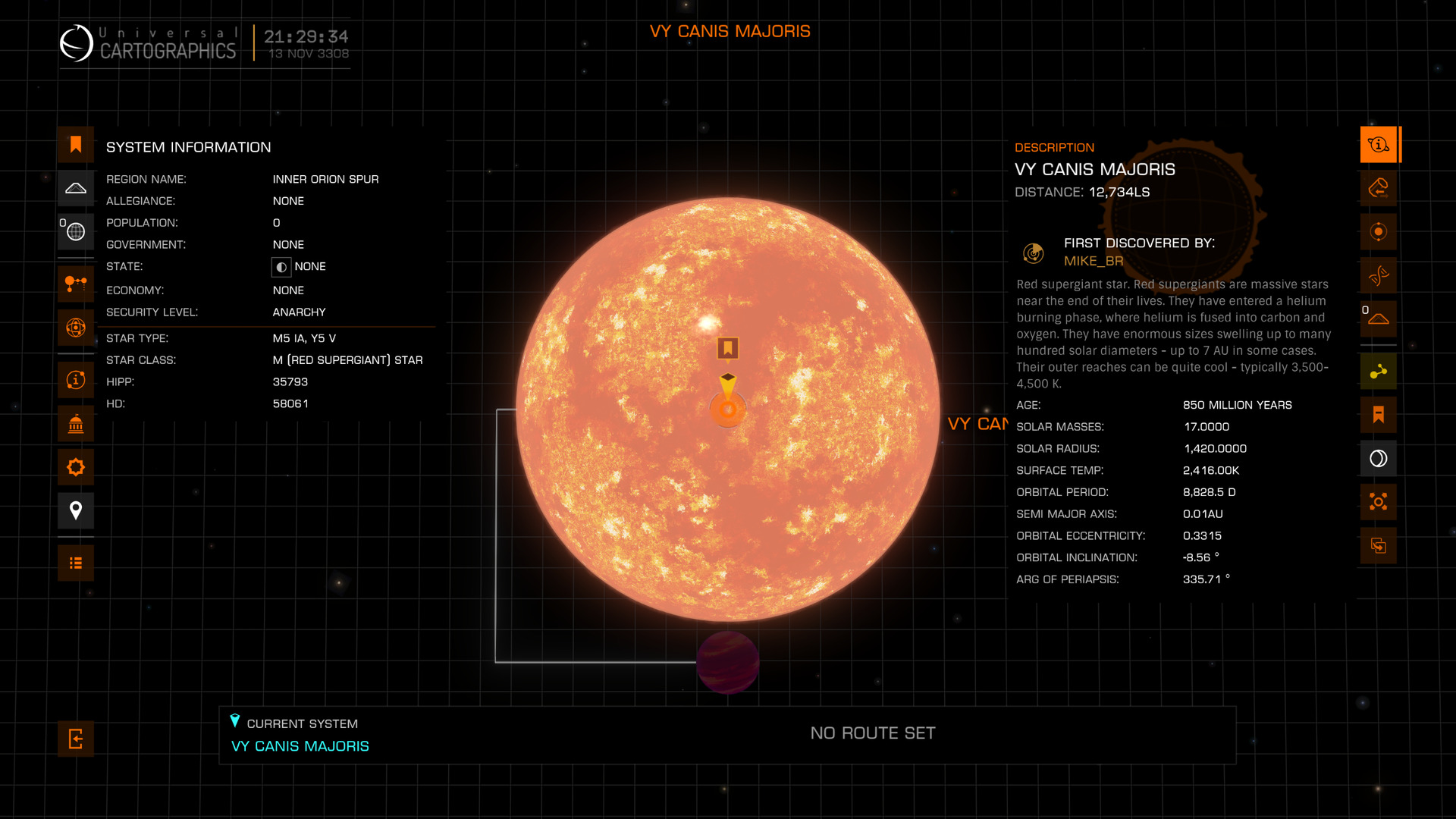This screenshot has width=1456, height=819.
Task: Select the highlighted planet info tab at top right
Action: click(1378, 145)
